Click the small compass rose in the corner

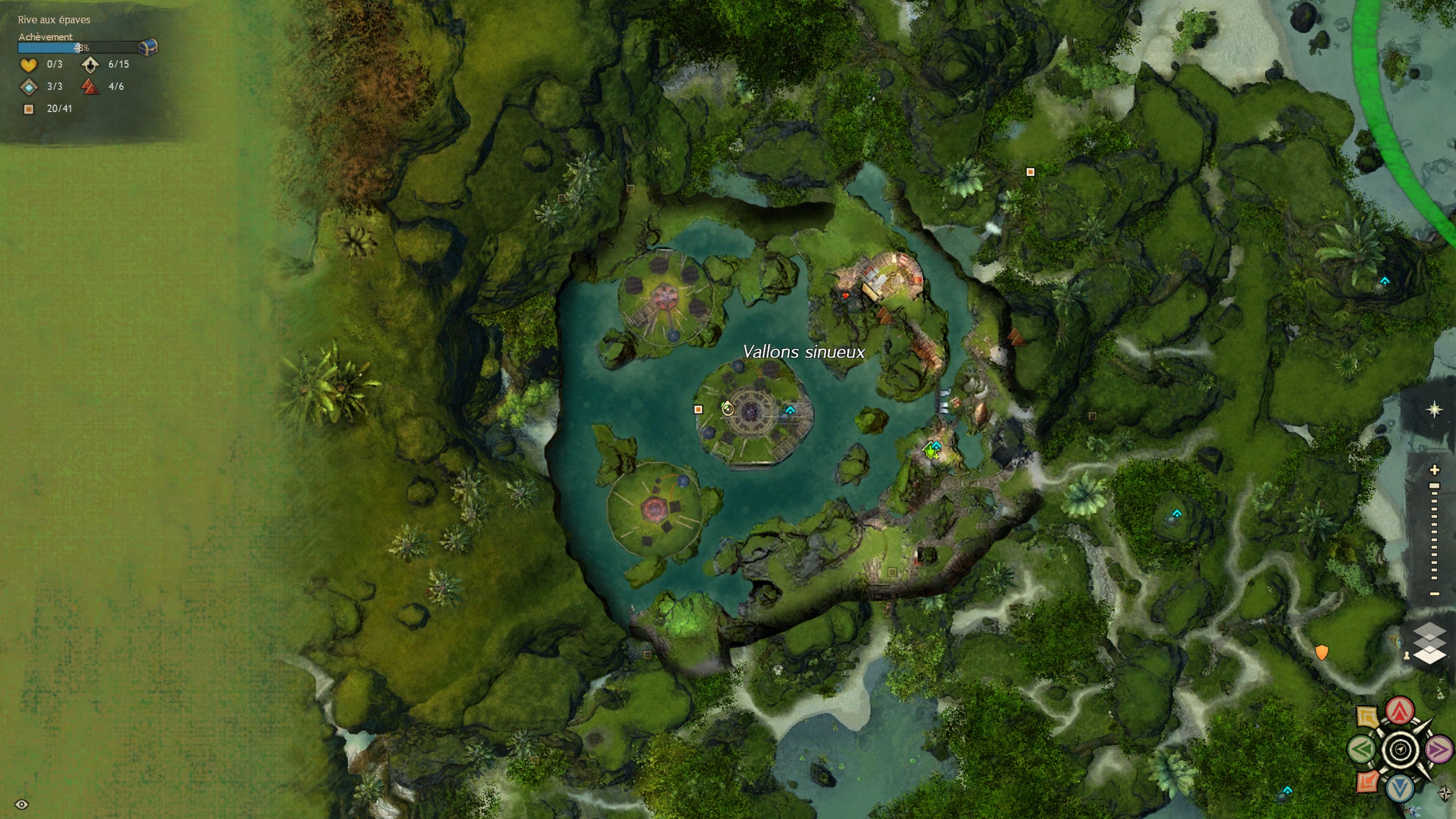[x=1445, y=793]
